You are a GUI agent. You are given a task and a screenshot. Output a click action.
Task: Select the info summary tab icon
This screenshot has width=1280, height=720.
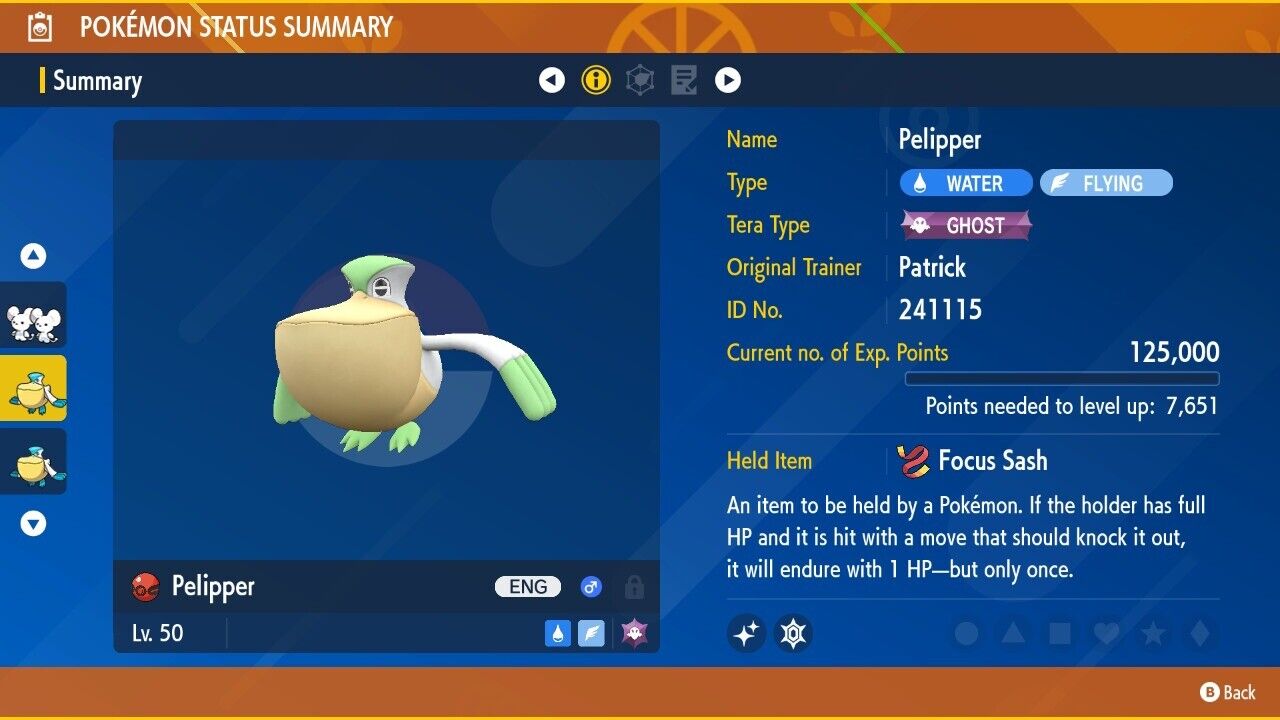click(596, 80)
